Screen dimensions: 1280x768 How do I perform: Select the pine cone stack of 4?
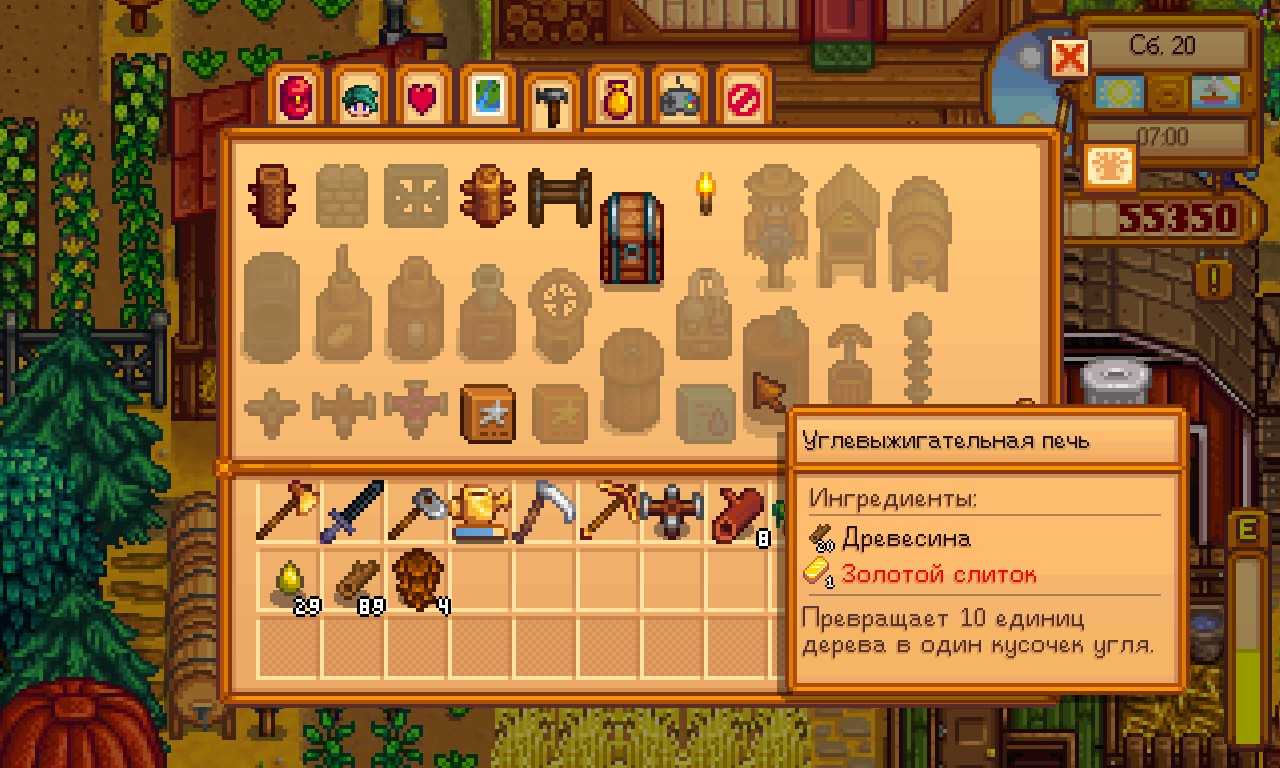point(416,578)
